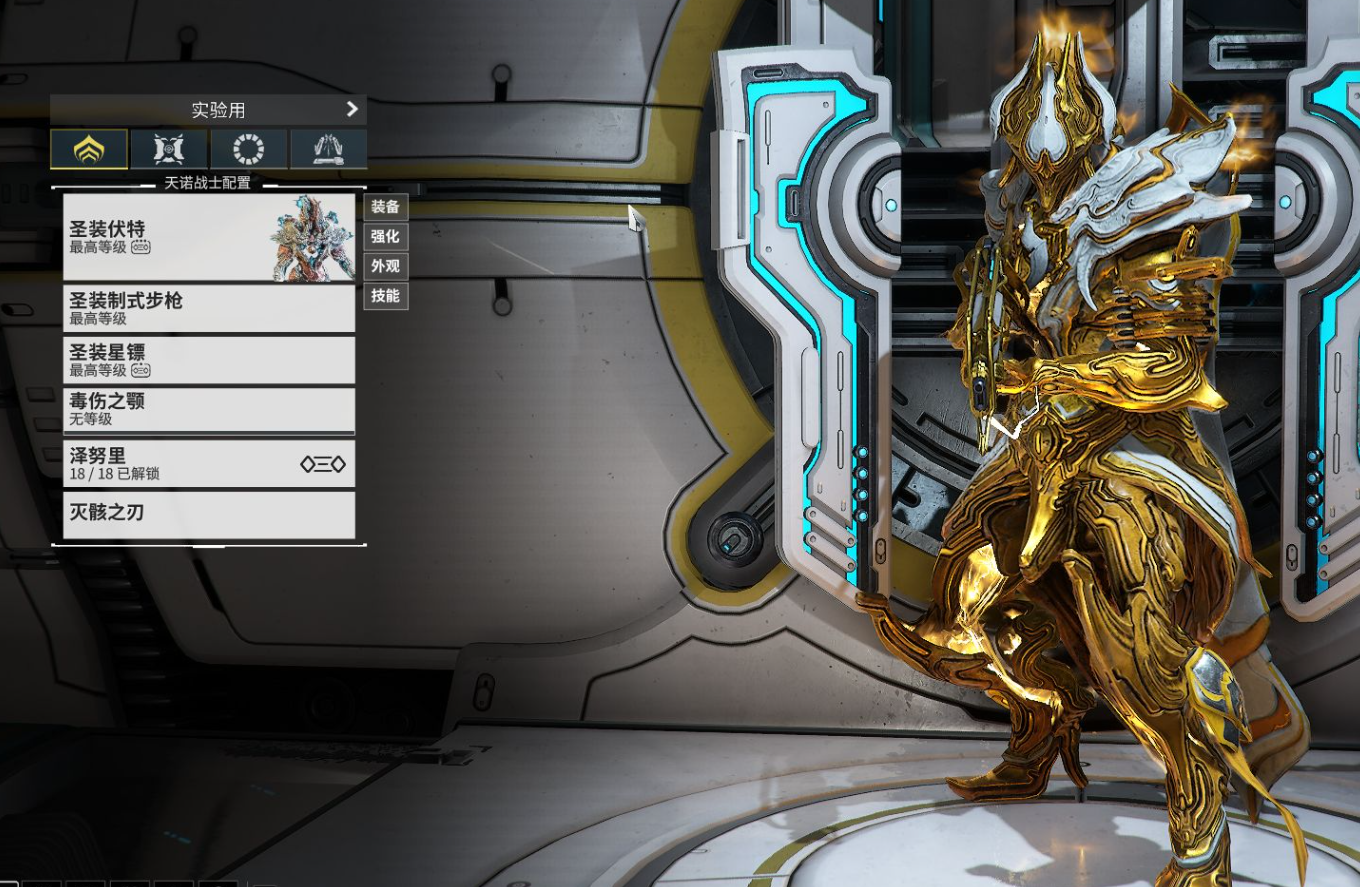Open the 毒伤之颚 melee weapon slot
Image resolution: width=1360 pixels, height=887 pixels.
pyautogui.click(x=208, y=410)
